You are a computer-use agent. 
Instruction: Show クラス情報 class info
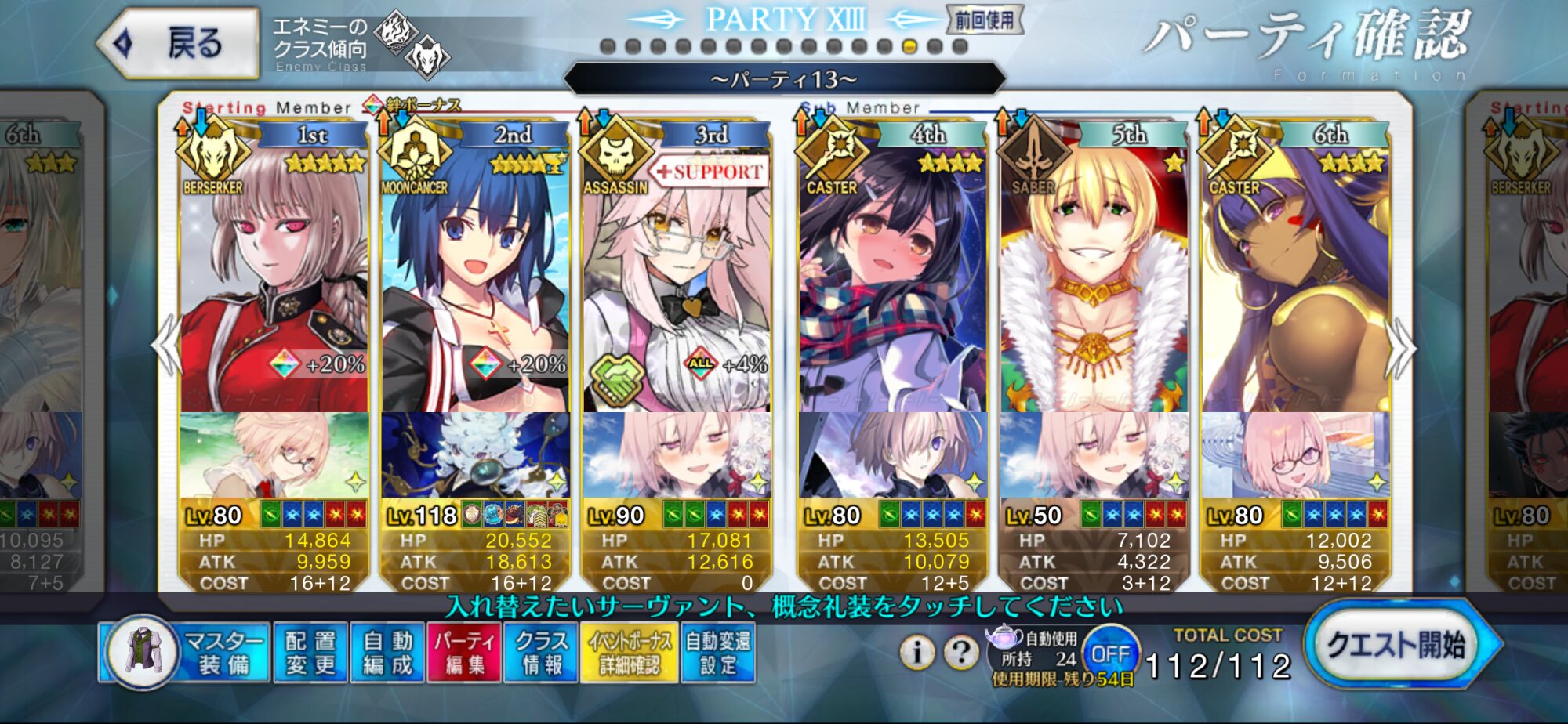pyautogui.click(x=541, y=653)
